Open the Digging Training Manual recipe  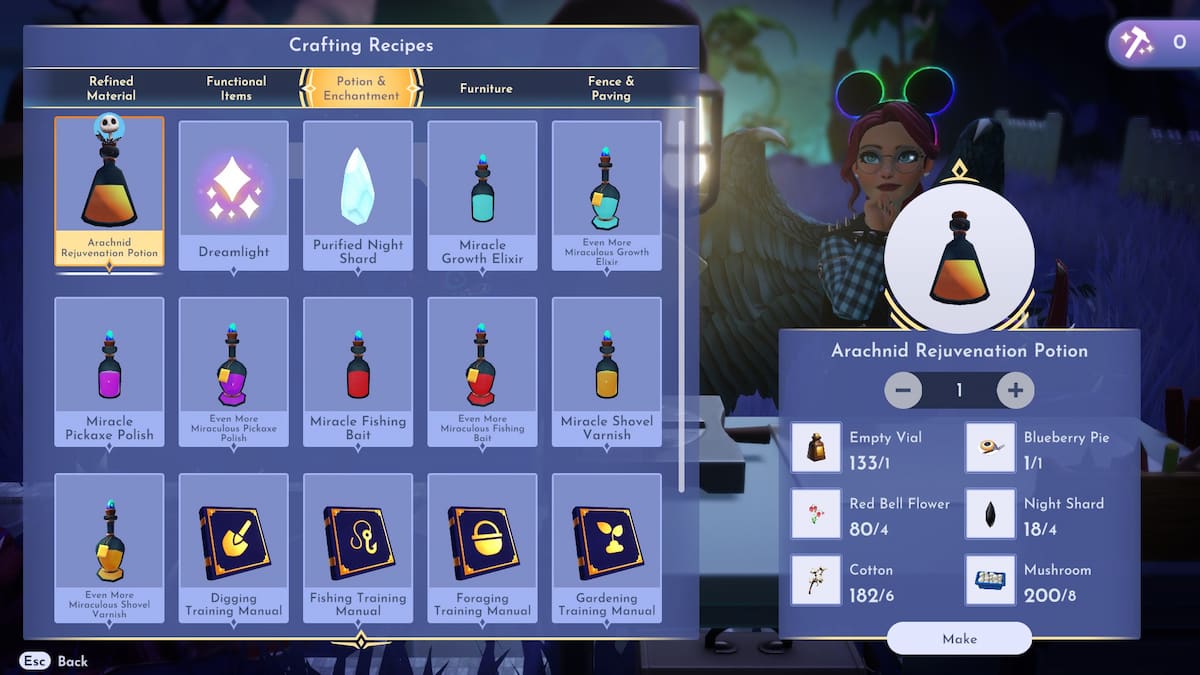tap(234, 548)
